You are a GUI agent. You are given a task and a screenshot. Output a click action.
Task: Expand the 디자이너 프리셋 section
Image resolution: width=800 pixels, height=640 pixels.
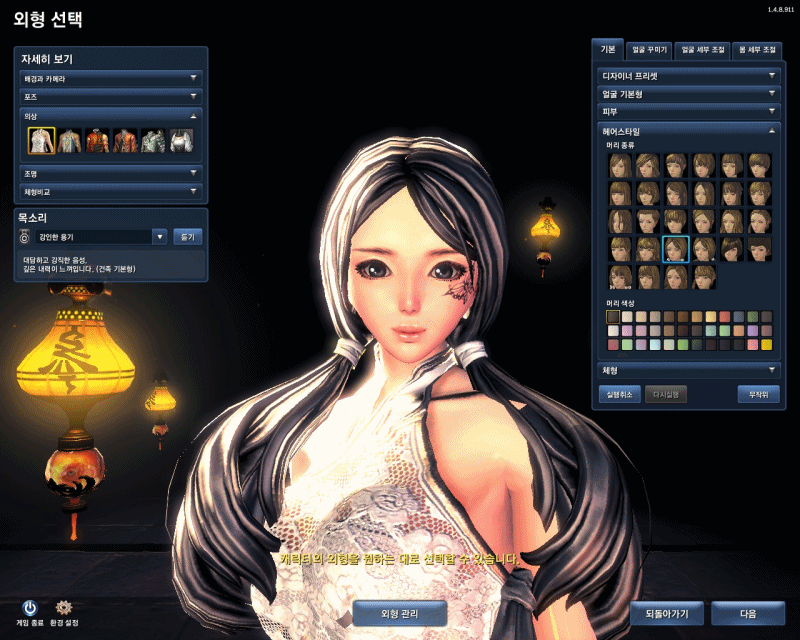(688, 75)
